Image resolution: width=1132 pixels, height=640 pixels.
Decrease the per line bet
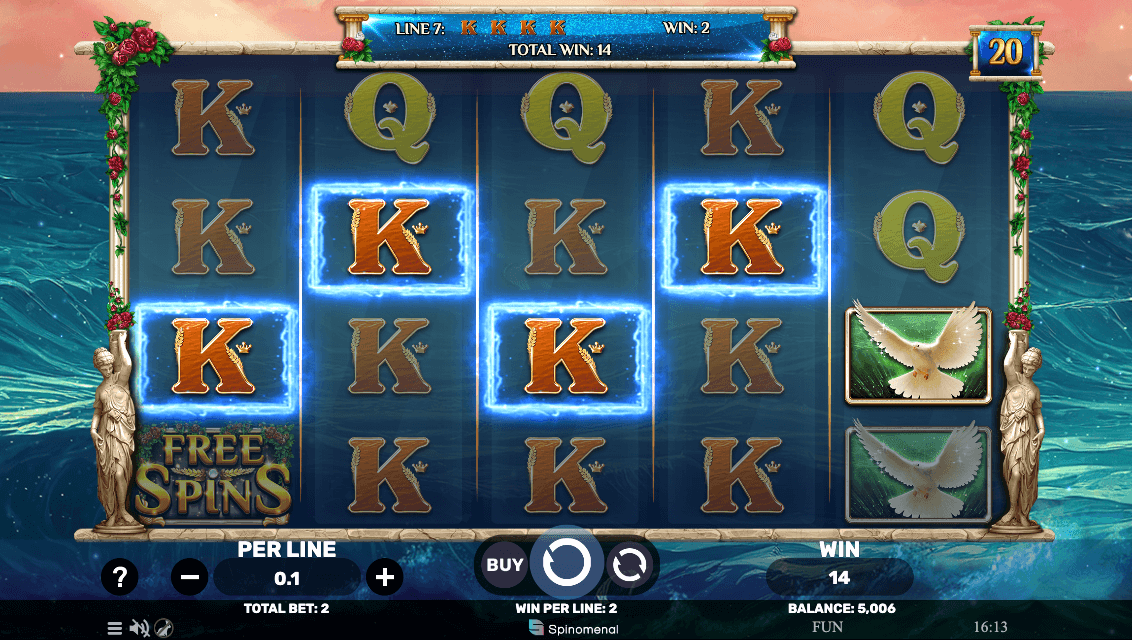190,576
